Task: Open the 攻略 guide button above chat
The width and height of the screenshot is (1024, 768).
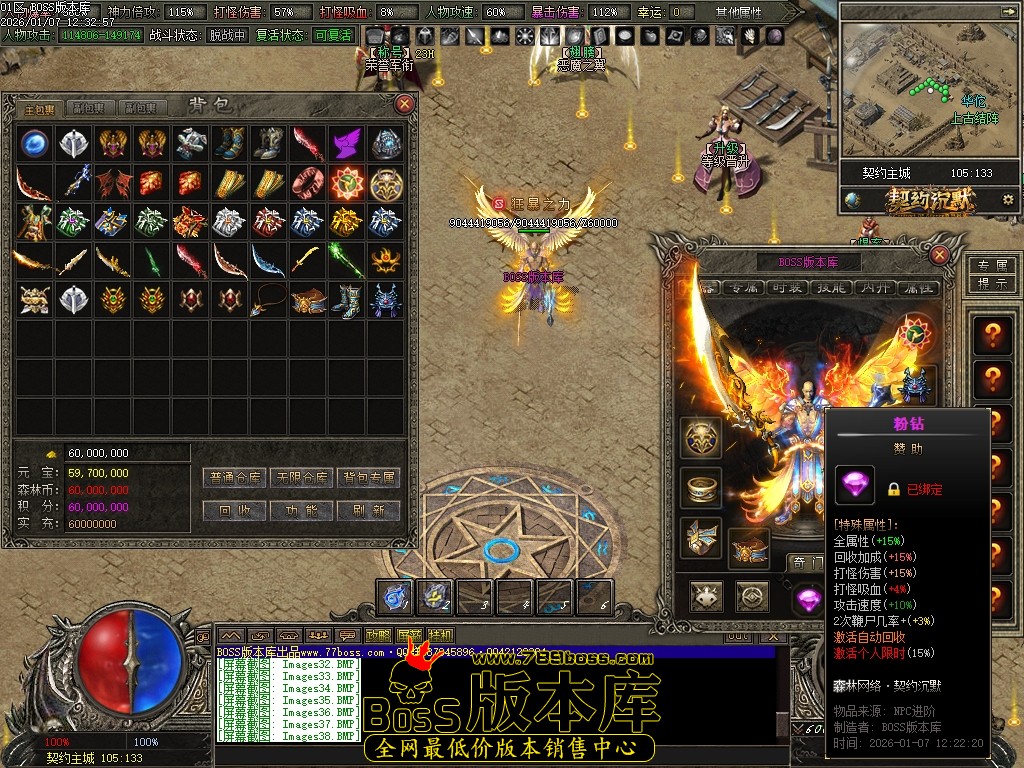Action: coord(379,635)
